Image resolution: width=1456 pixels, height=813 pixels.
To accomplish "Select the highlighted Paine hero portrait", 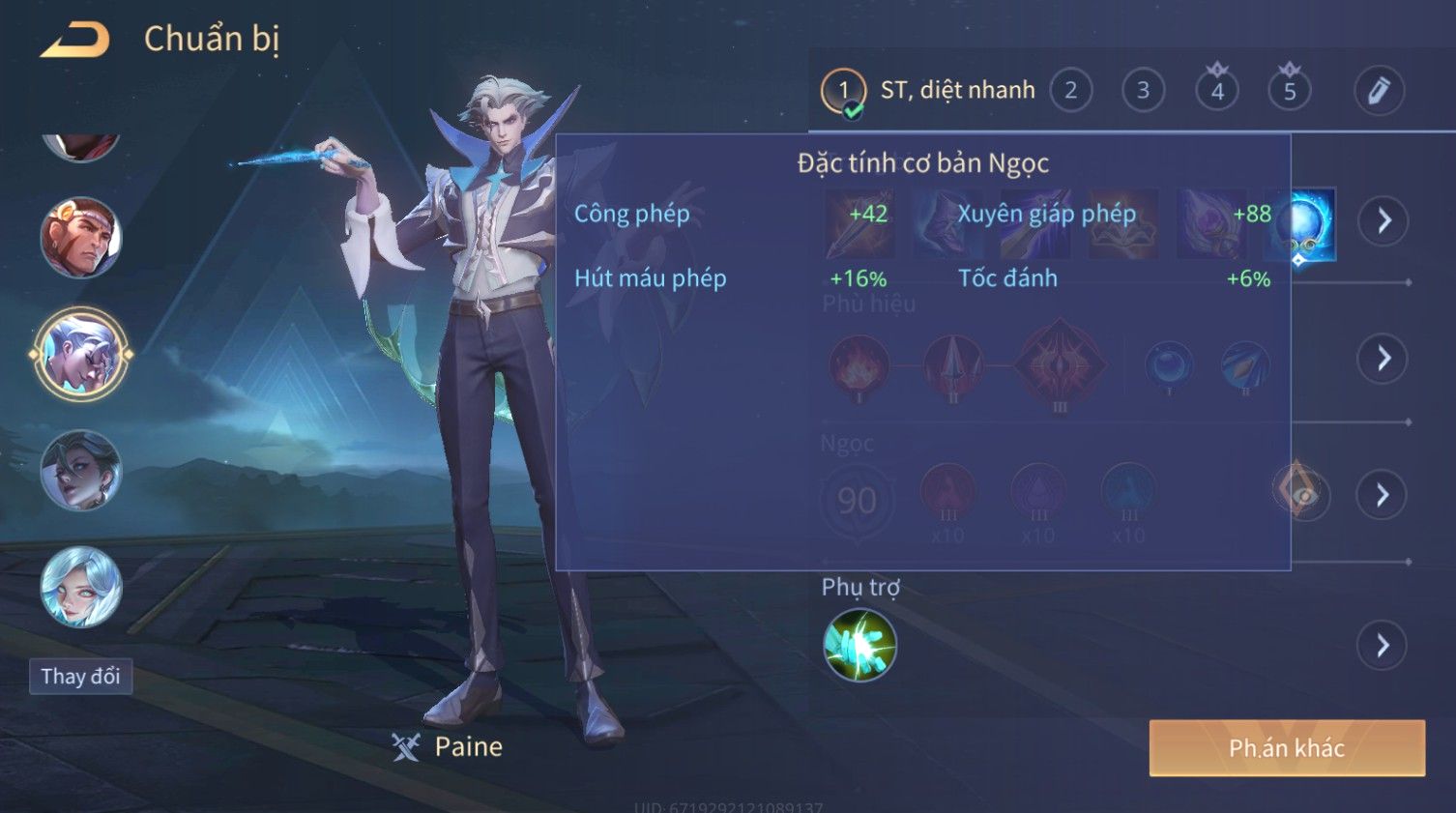I will coord(81,355).
